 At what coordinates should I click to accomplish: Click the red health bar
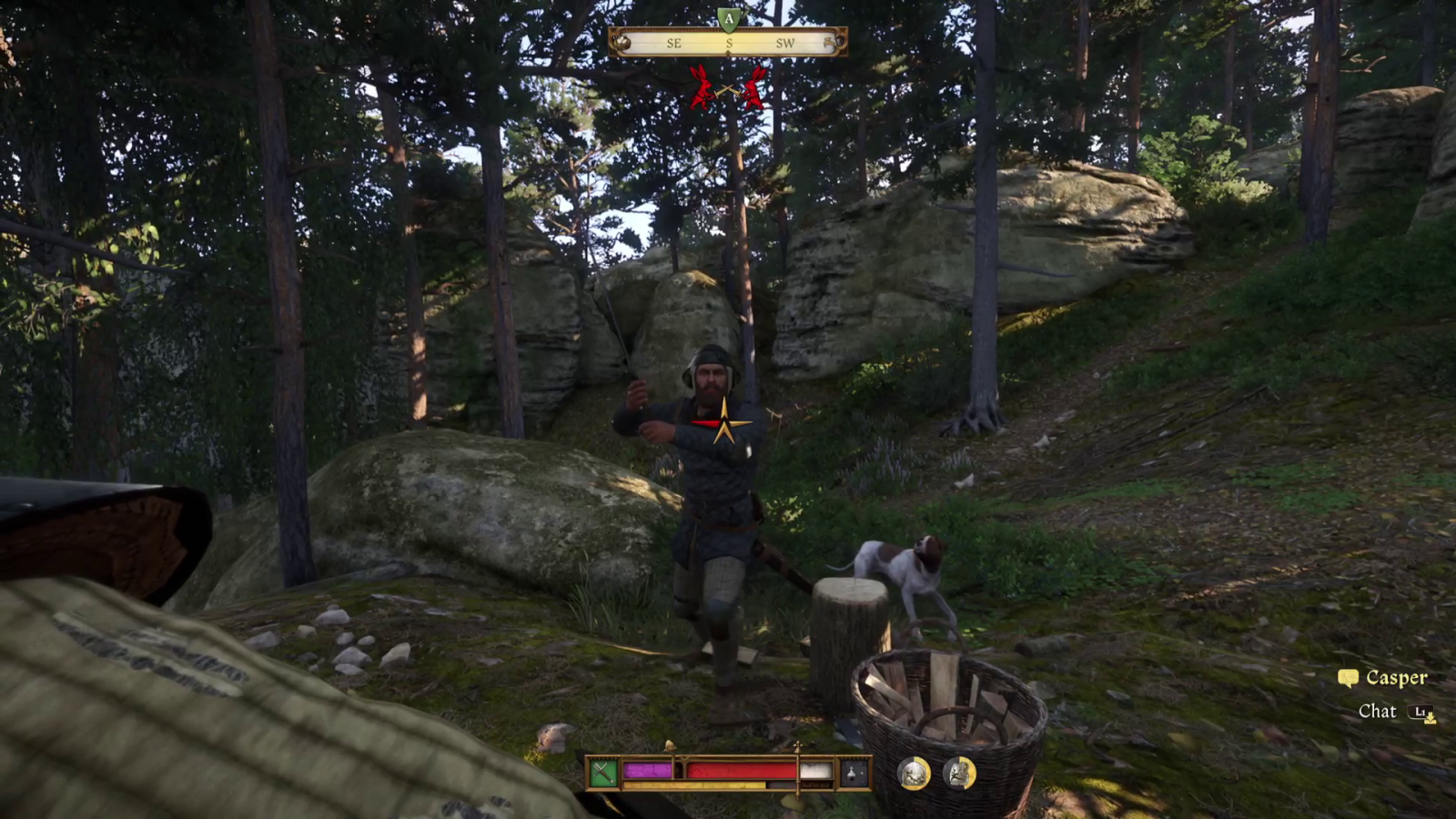[x=742, y=769]
